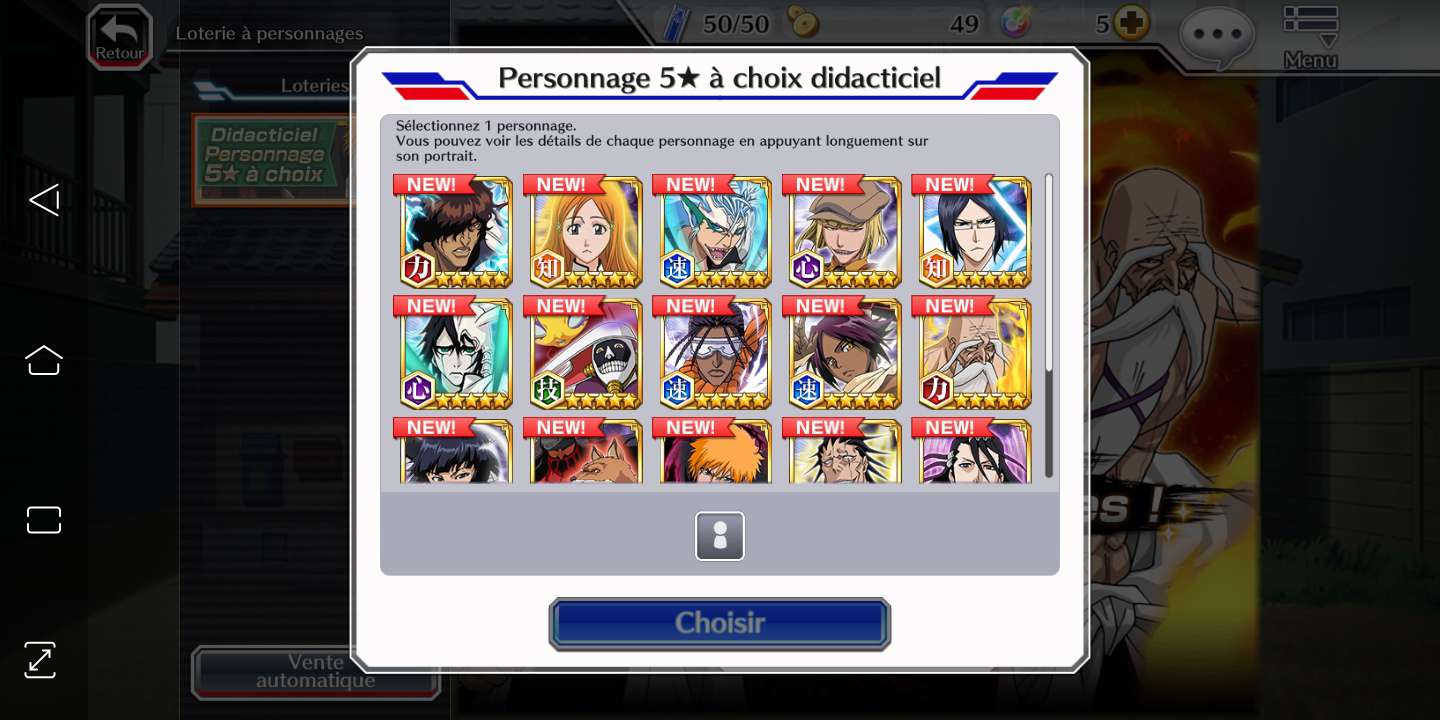Confirm selection with the Choisir button
Viewport: 1440px width, 720px height.
pyautogui.click(x=719, y=623)
